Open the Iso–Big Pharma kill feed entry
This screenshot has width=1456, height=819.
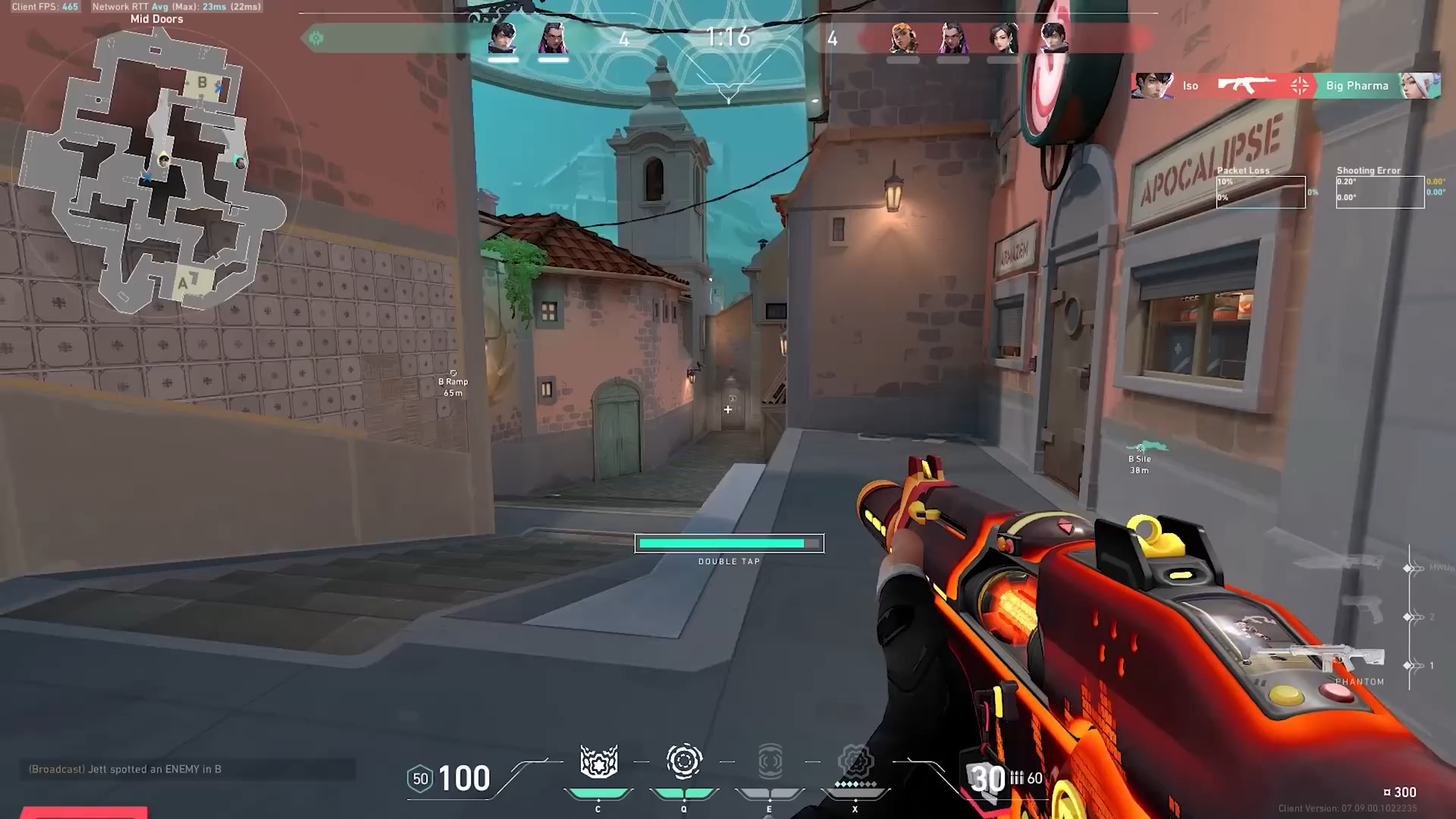[x=1285, y=86]
